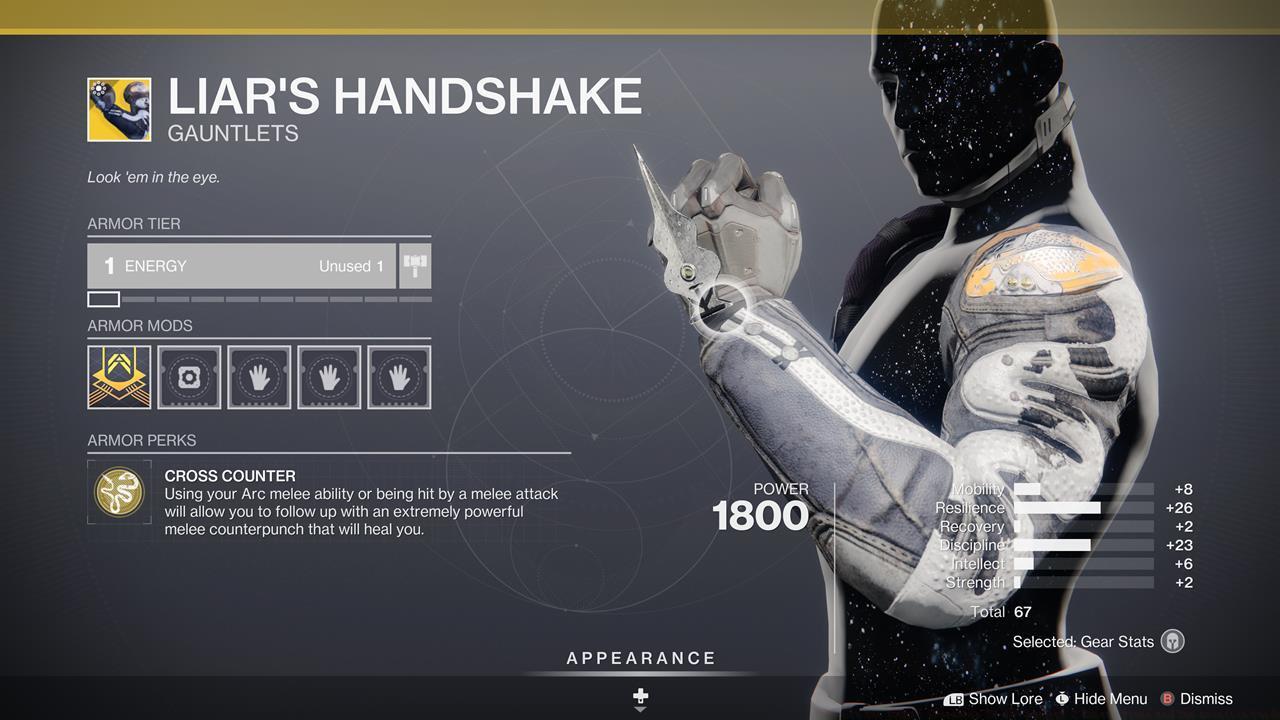The height and width of the screenshot is (720, 1280).
Task: Select the general armor mod slot with gear icon
Action: [x=189, y=377]
